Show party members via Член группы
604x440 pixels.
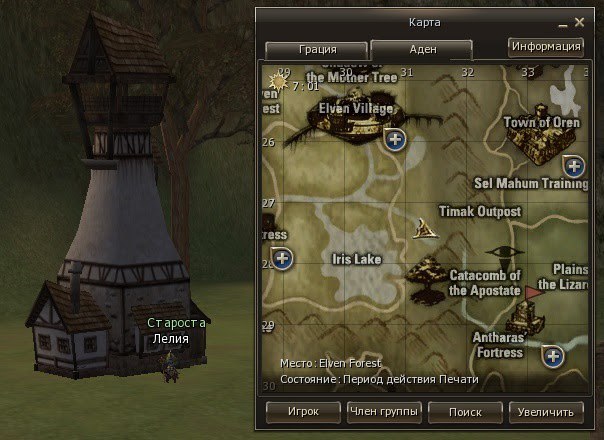(383, 411)
